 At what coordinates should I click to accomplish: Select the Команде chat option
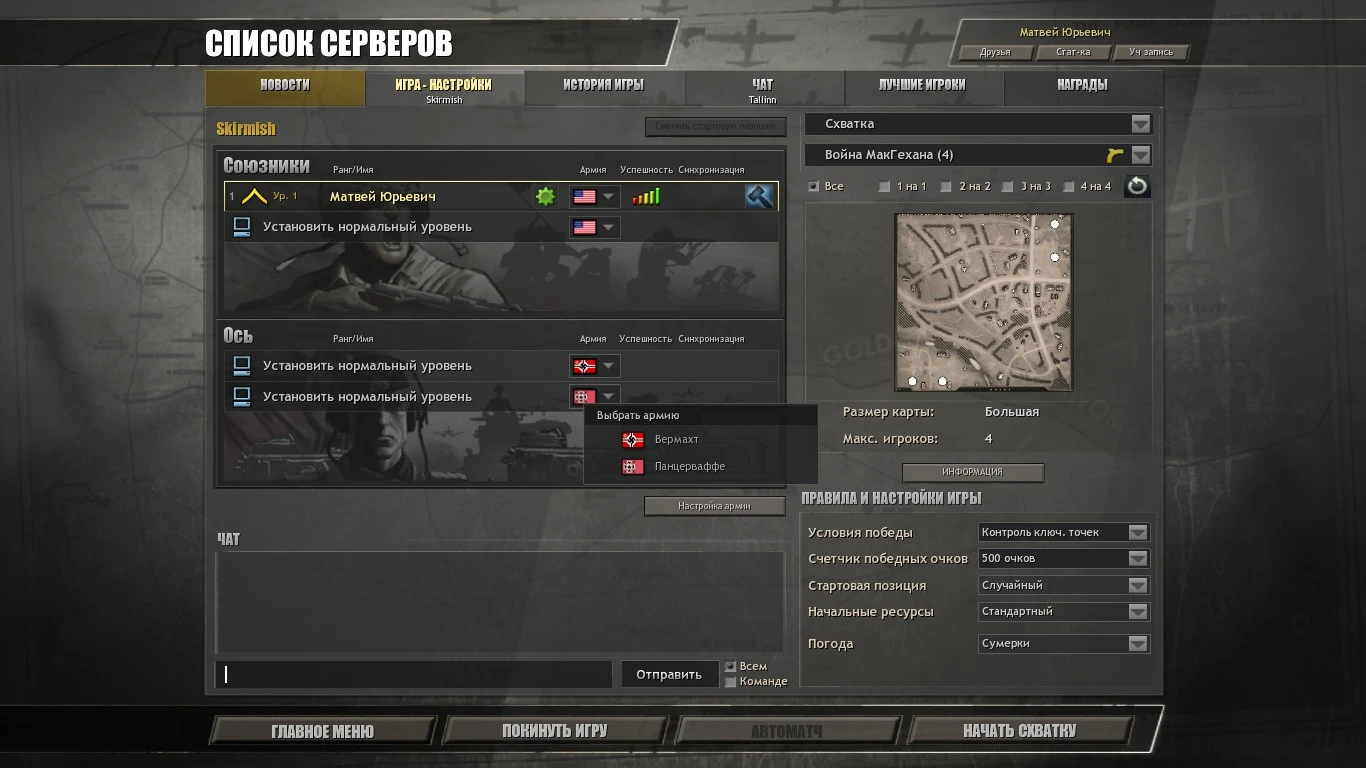click(732, 681)
